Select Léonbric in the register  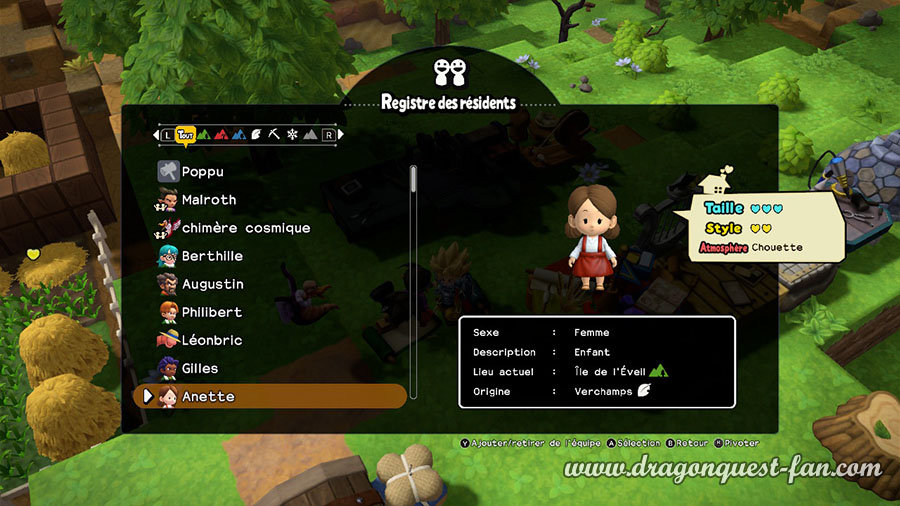[211, 340]
